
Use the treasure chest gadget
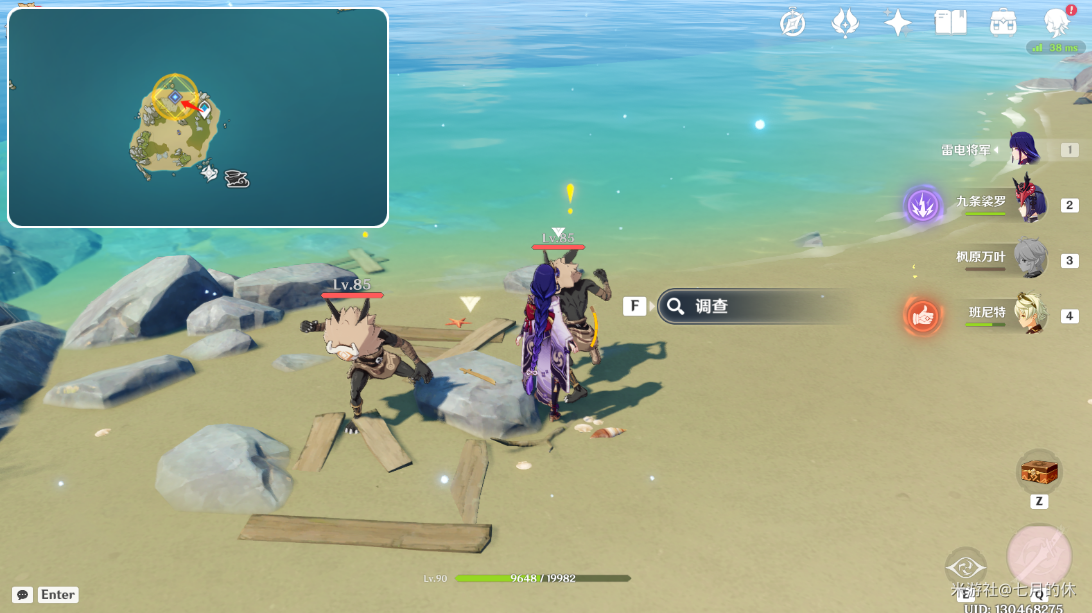pos(1039,471)
